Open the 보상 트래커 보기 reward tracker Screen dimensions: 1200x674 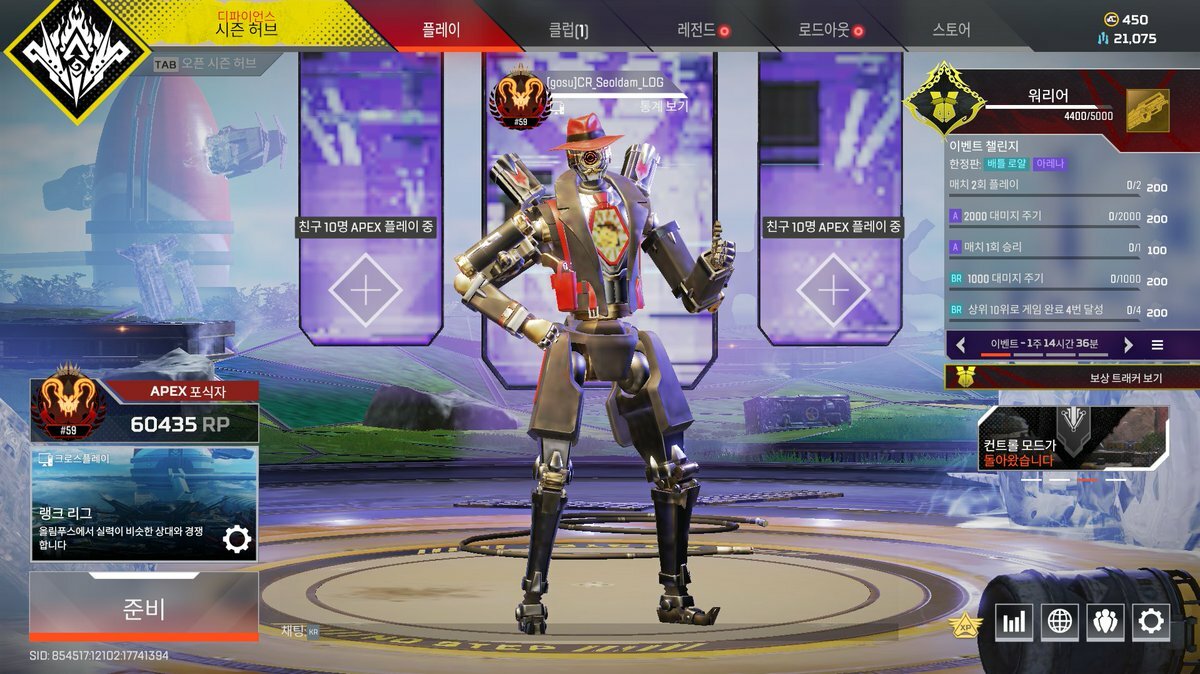click(1072, 377)
